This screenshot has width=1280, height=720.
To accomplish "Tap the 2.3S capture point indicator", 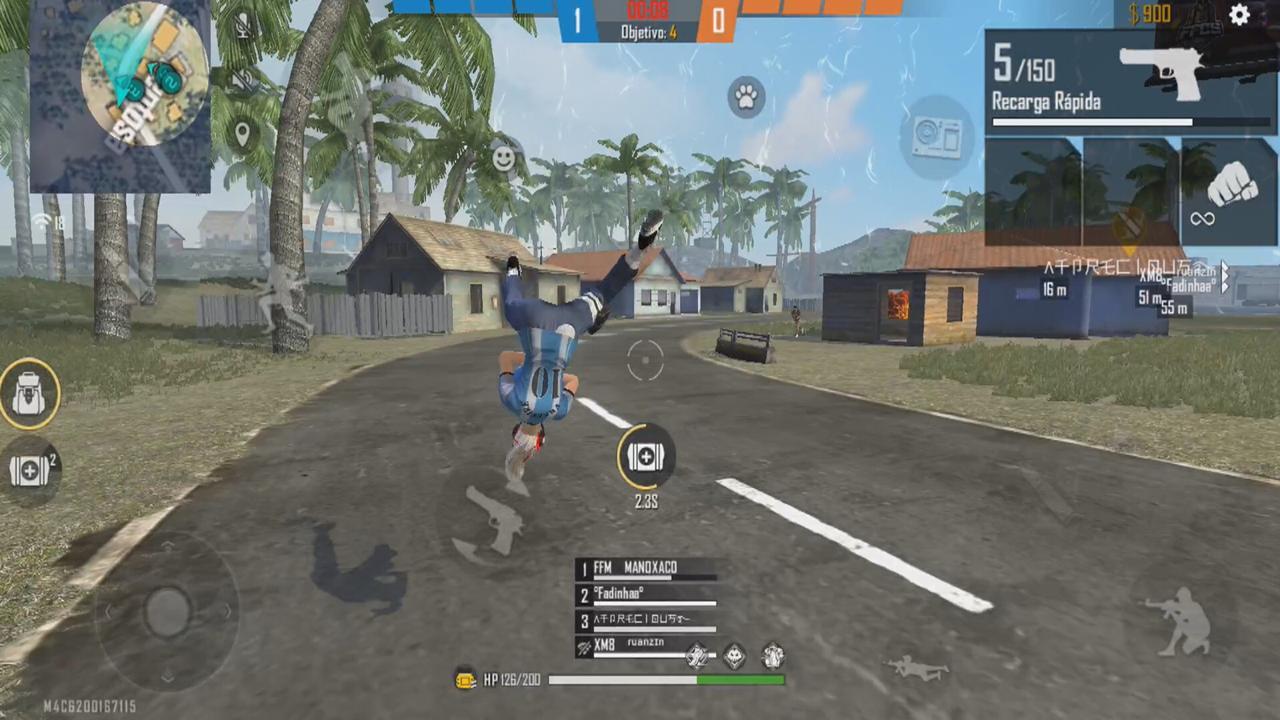I will pyautogui.click(x=645, y=458).
